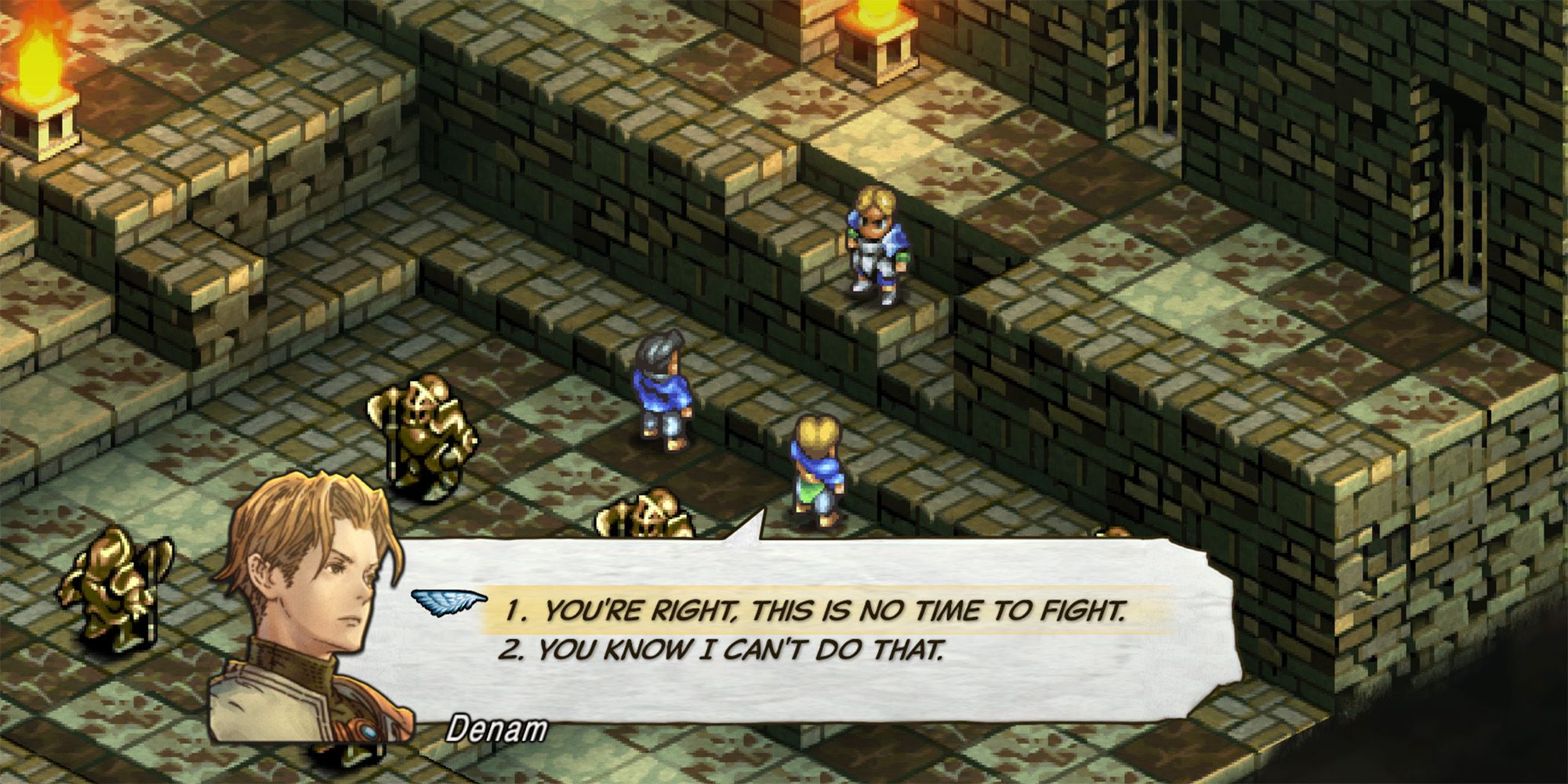Select the blonde soldier standing on the ledge
Image resolution: width=1568 pixels, height=784 pixels.
coord(878,243)
